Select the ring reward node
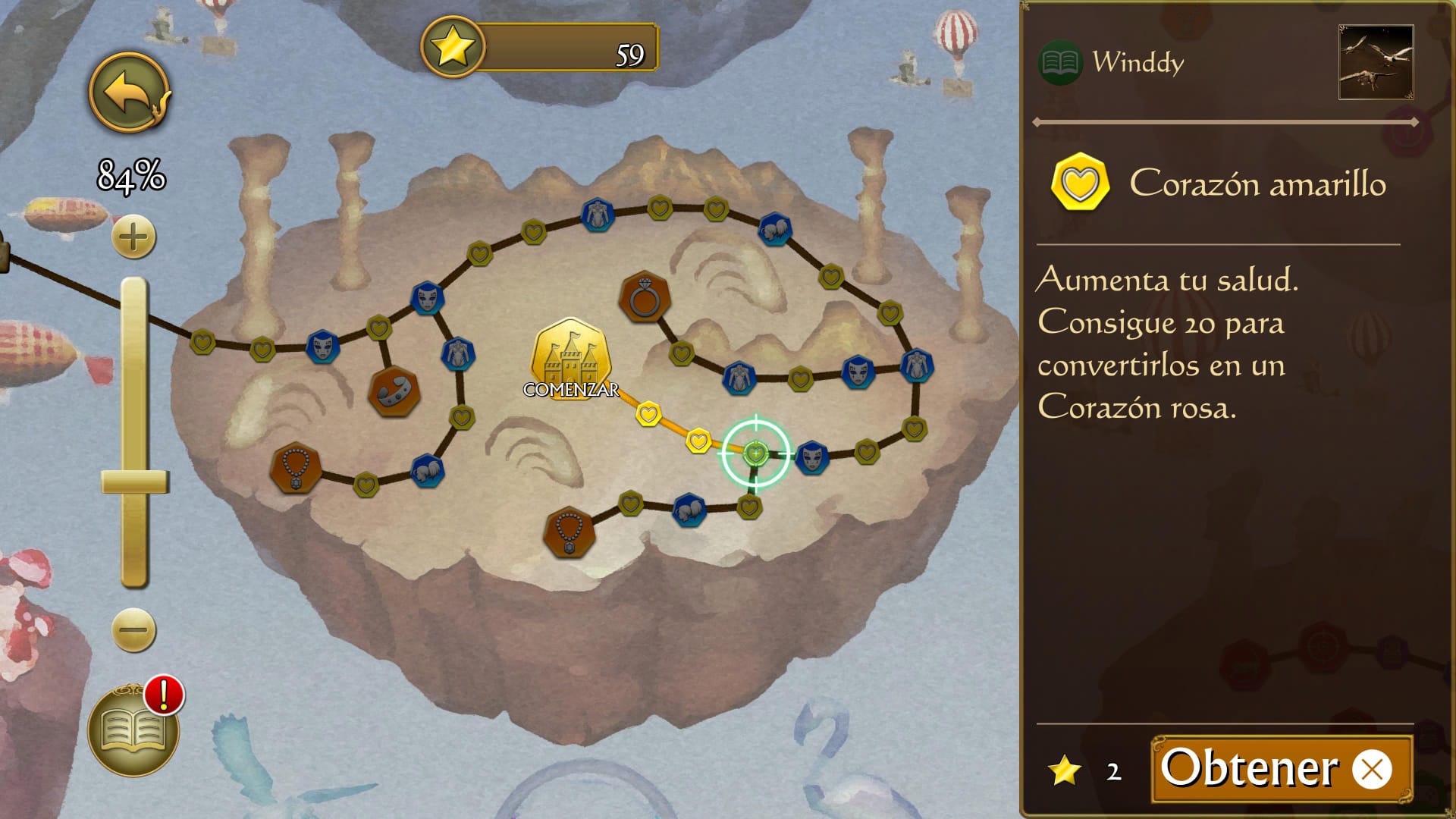 pyautogui.click(x=645, y=297)
